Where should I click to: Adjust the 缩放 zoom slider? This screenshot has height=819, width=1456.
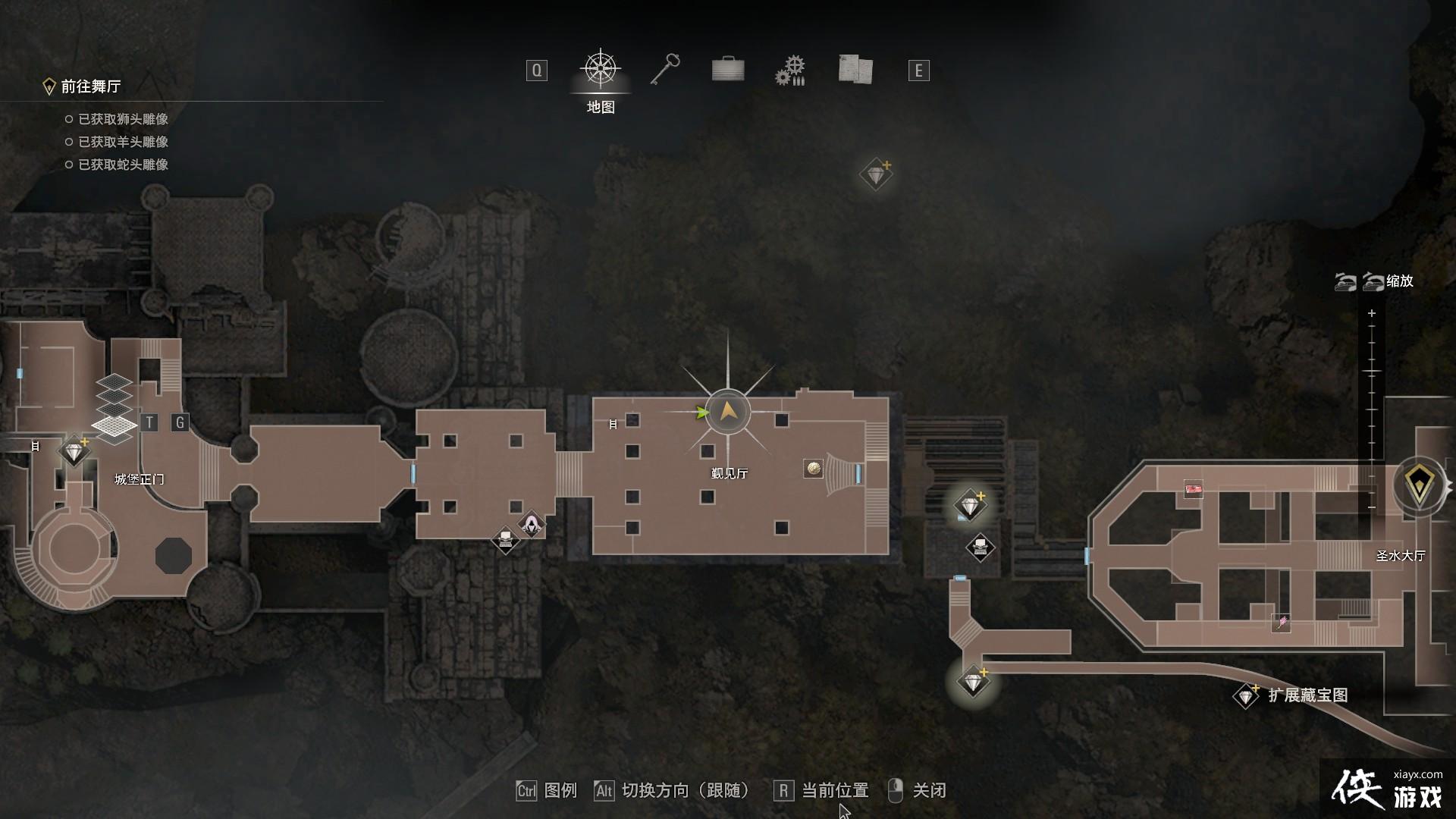pos(1372,409)
